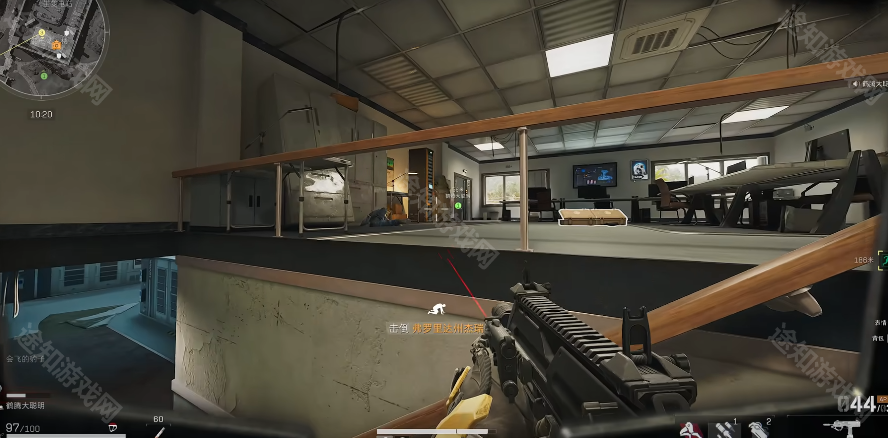Activate the red operator ability icon
The image size is (888, 438).
[689, 430]
